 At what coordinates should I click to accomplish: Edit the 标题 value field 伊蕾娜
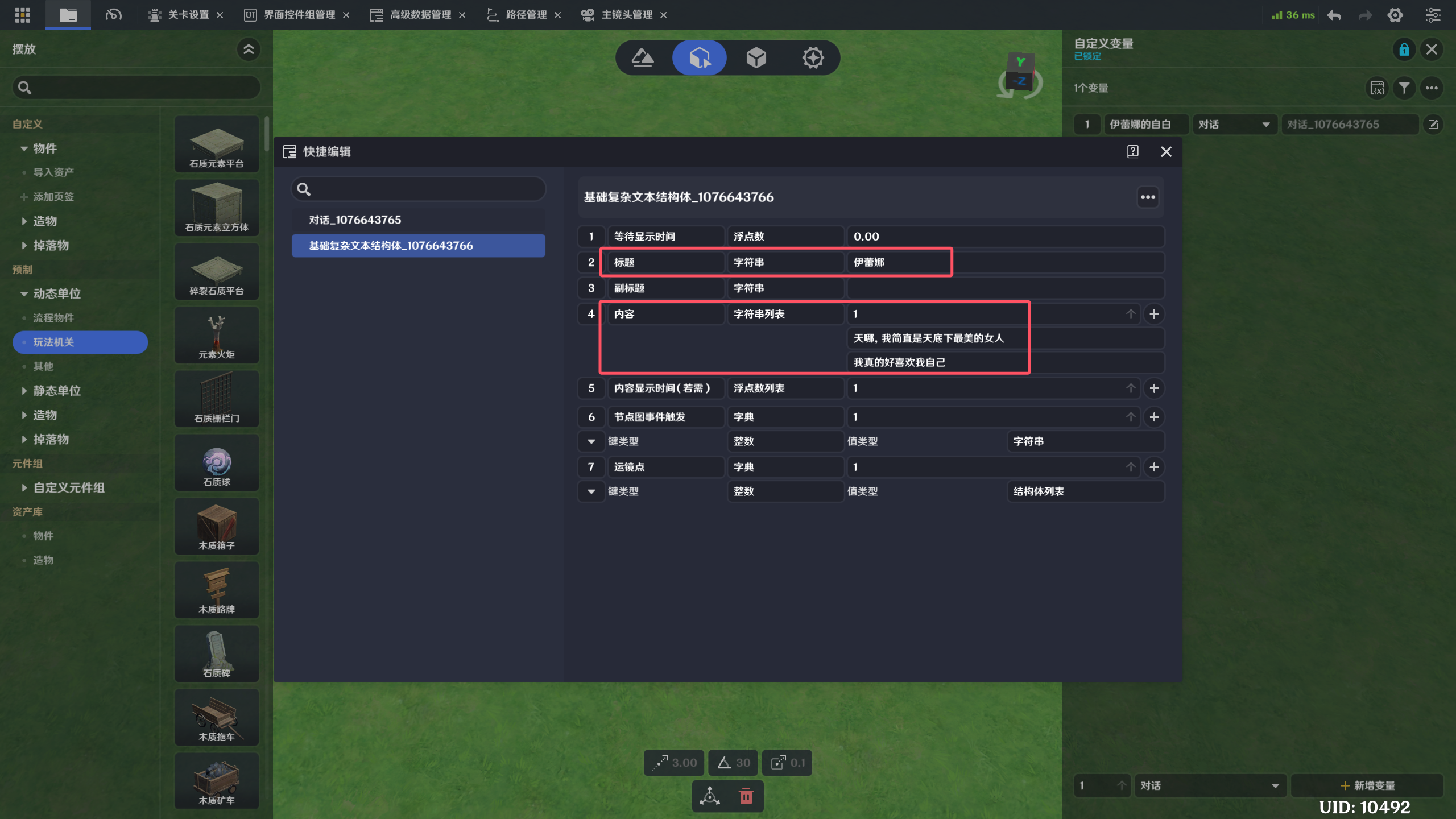point(899,262)
